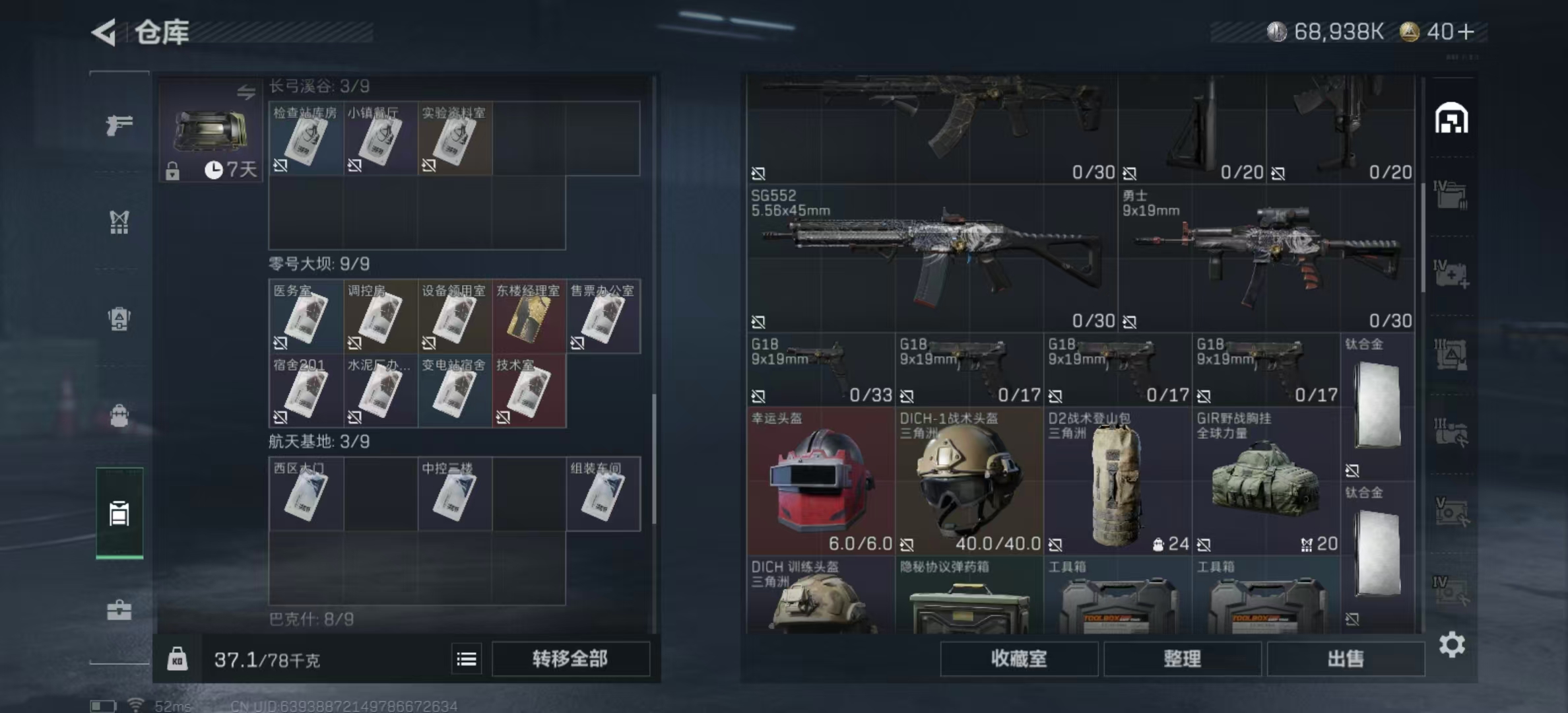Select the pistol weapons tab
Viewport: 1568px width, 713px height.
[x=119, y=125]
